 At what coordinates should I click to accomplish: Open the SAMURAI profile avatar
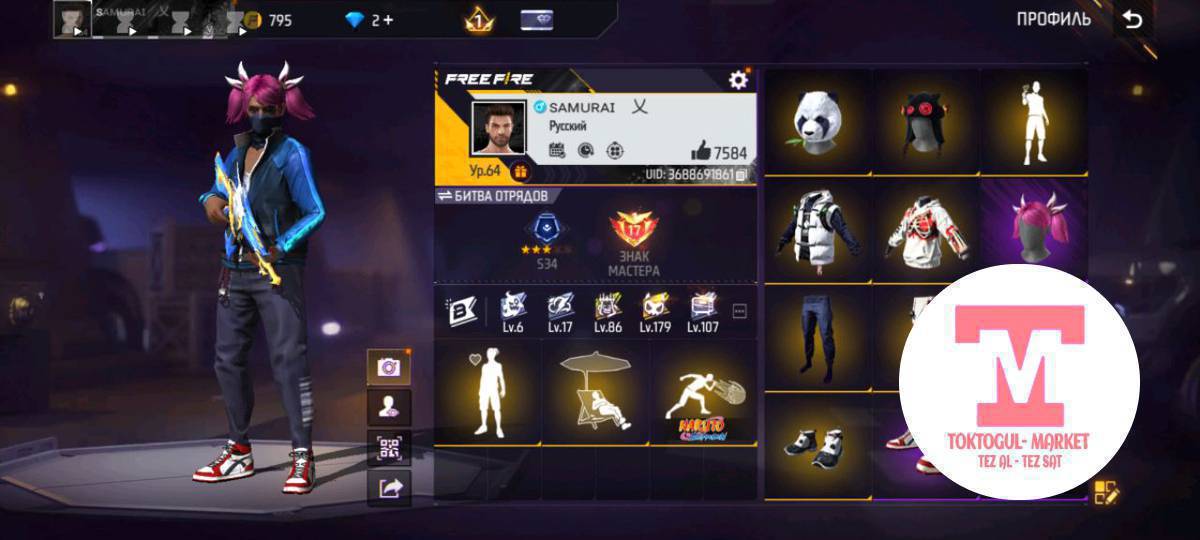498,129
